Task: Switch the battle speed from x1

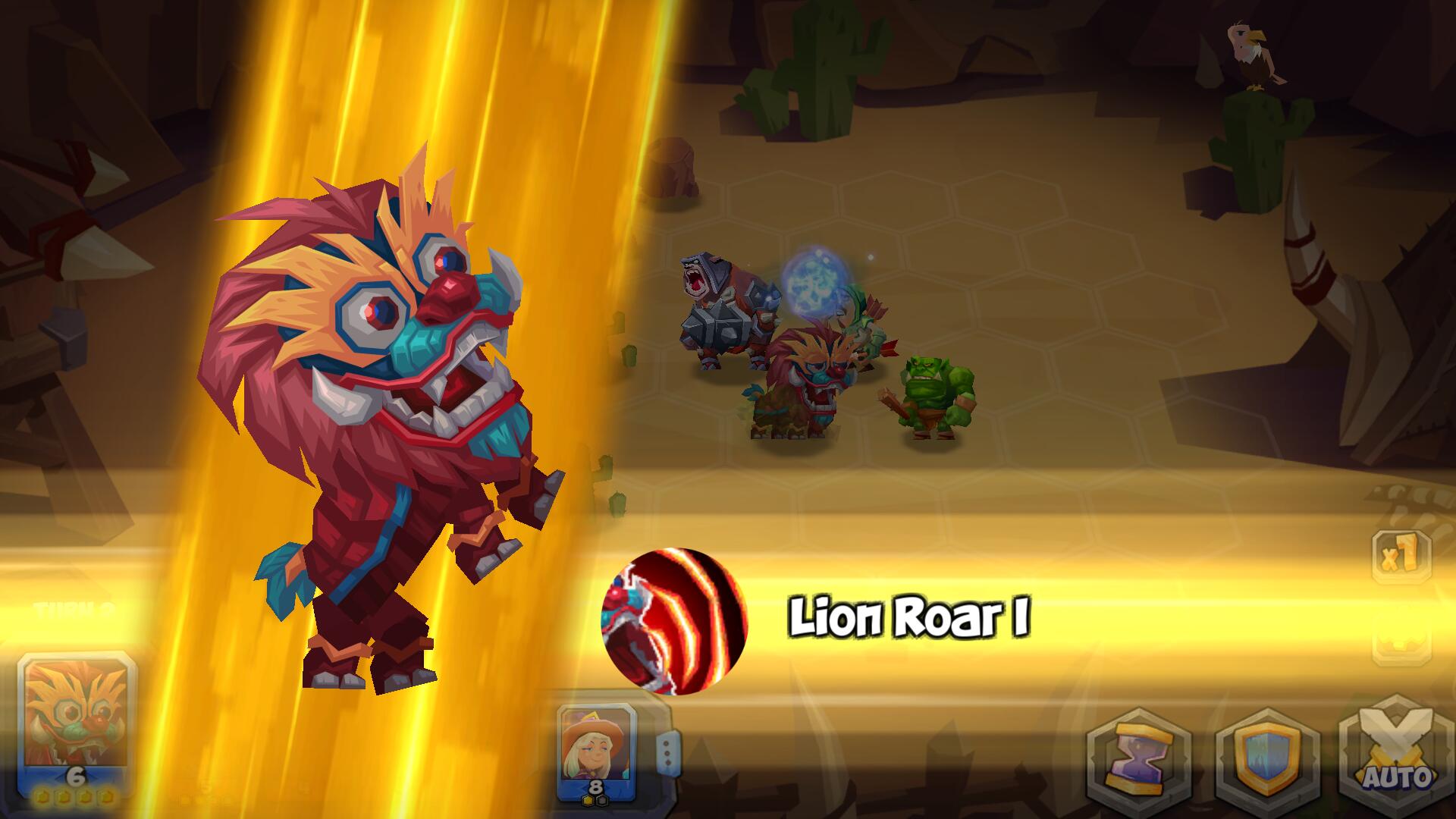Action: point(1401,557)
